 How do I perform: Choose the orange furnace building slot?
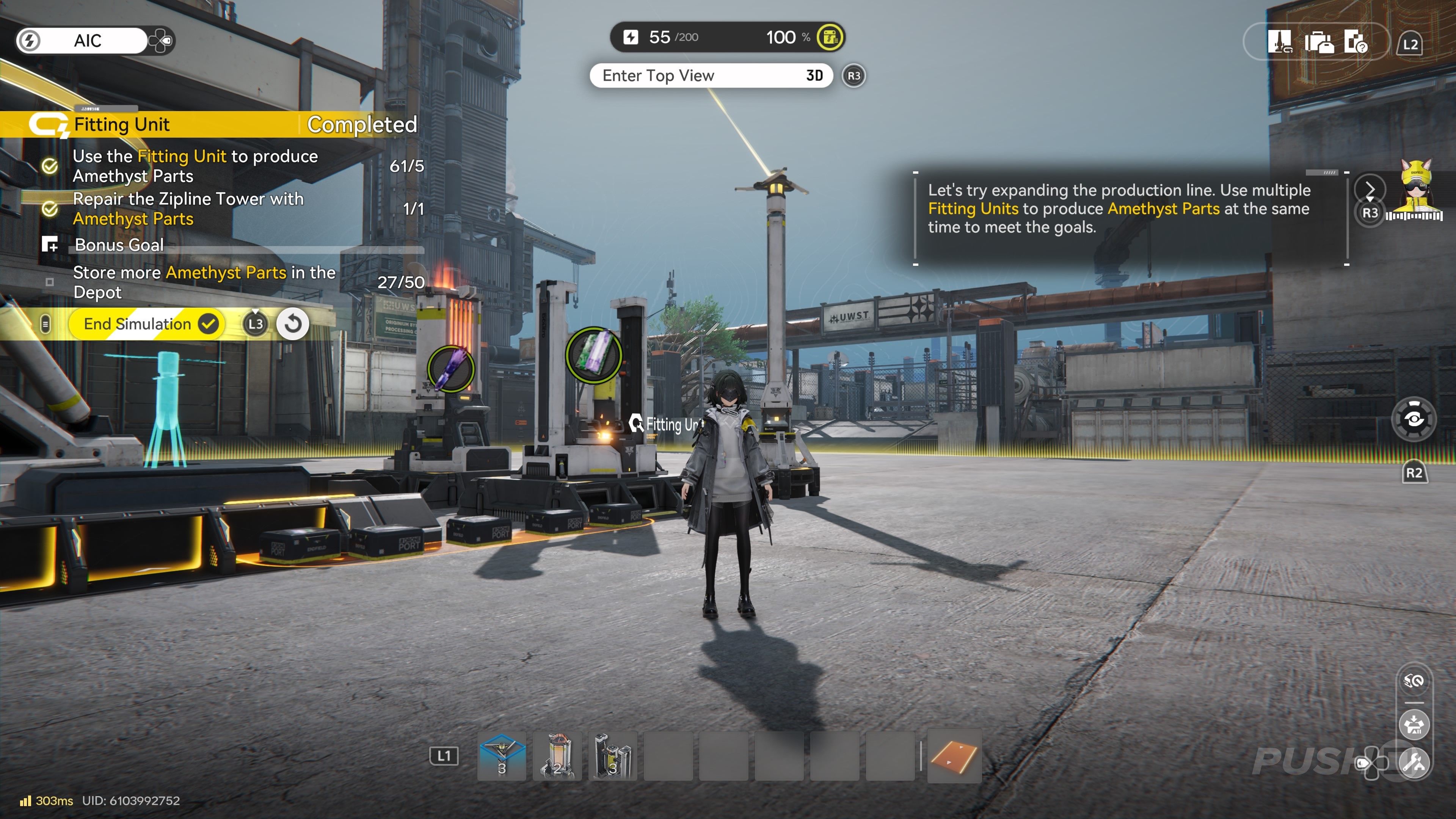coord(557,756)
